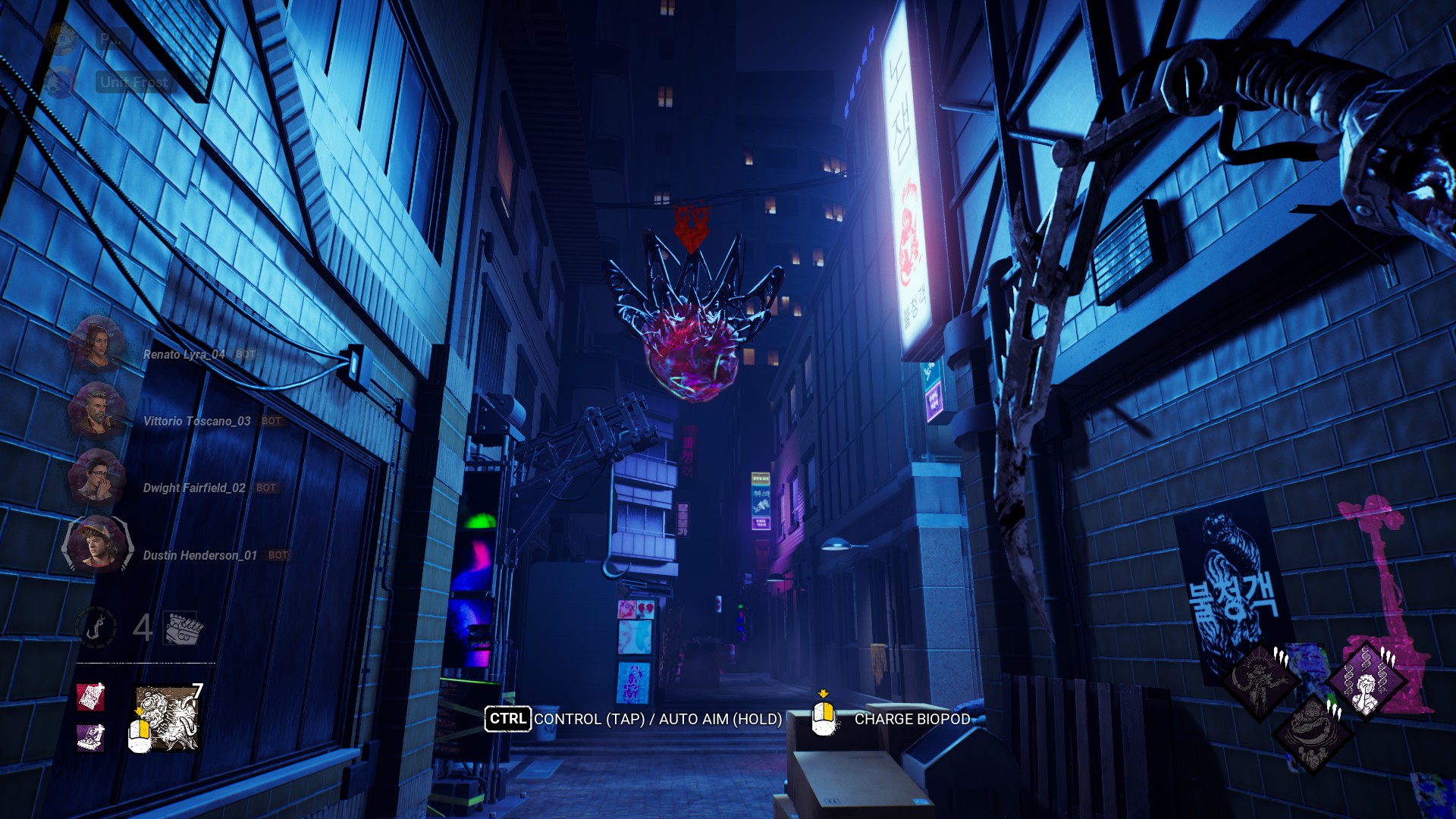Click the lowest diamond perk icon

pos(1313,733)
